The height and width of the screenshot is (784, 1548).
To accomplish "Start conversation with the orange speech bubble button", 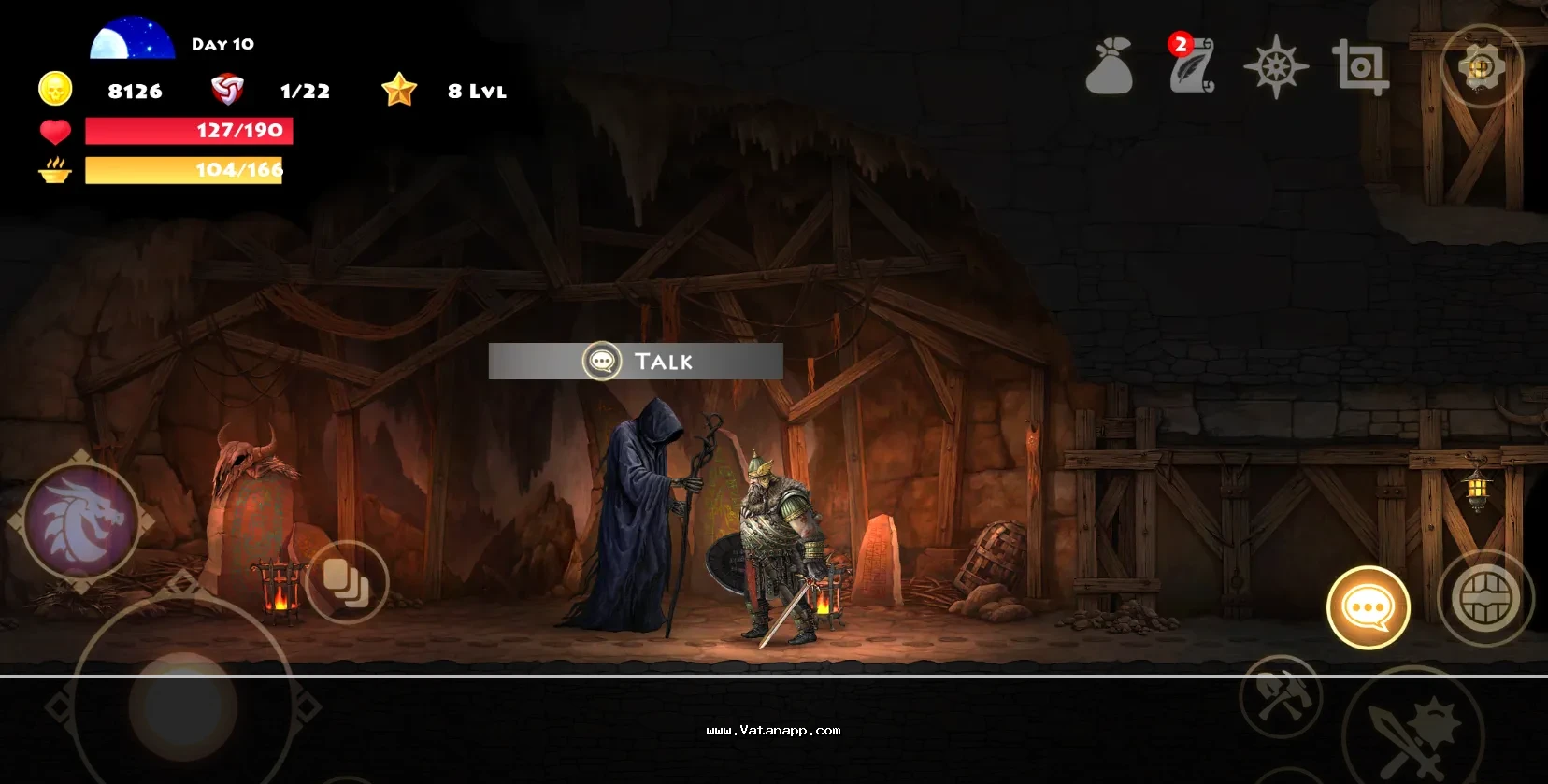I will [x=1369, y=607].
